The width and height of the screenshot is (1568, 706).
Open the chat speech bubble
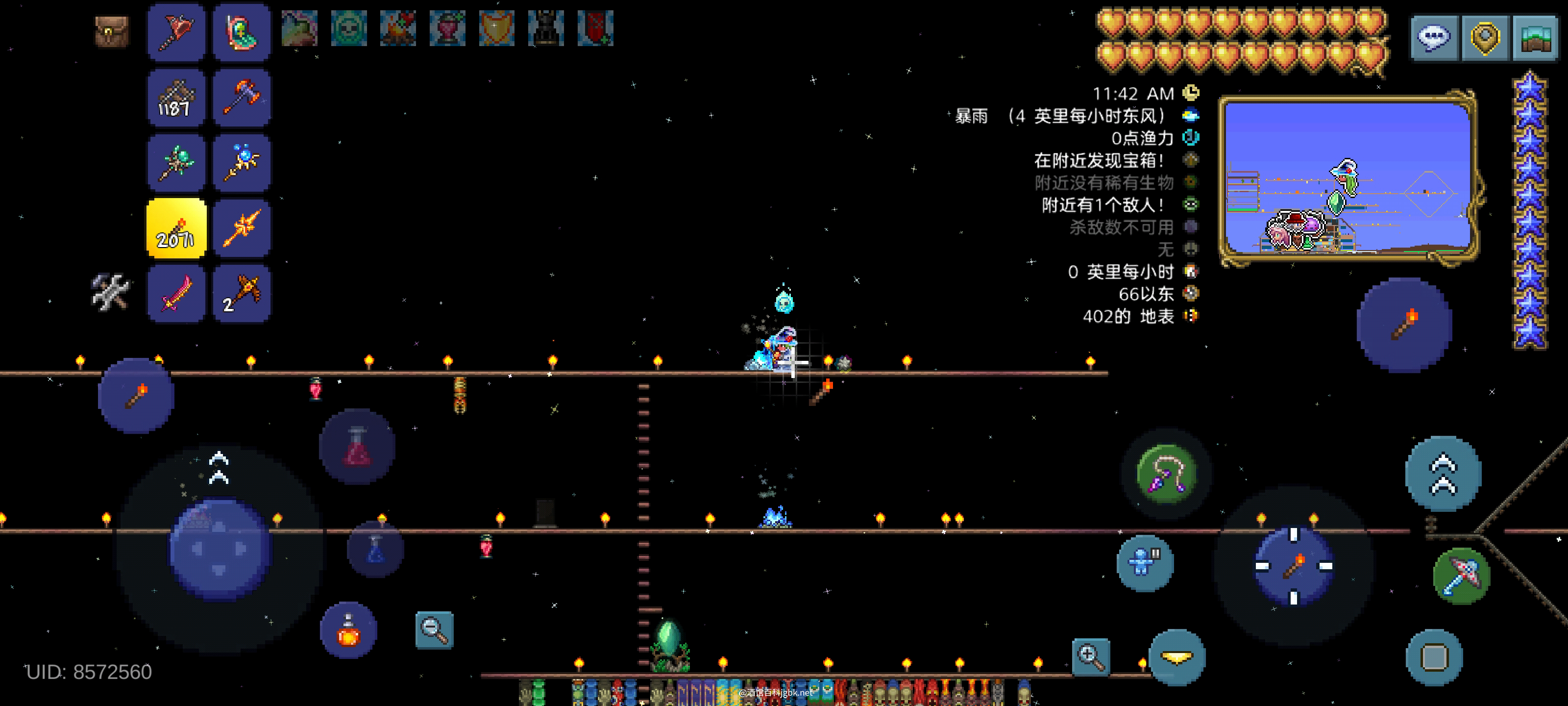point(1434,38)
